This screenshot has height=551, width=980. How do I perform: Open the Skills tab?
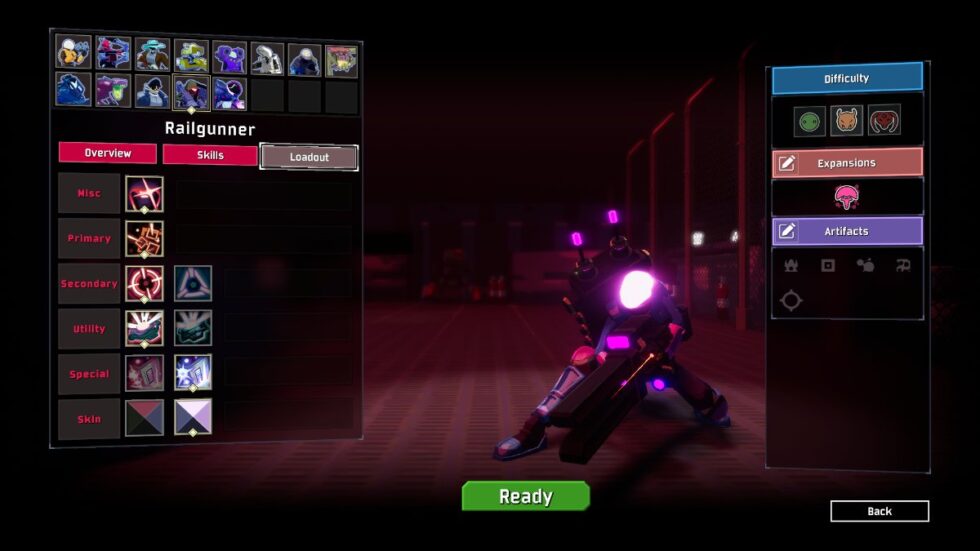tap(210, 155)
